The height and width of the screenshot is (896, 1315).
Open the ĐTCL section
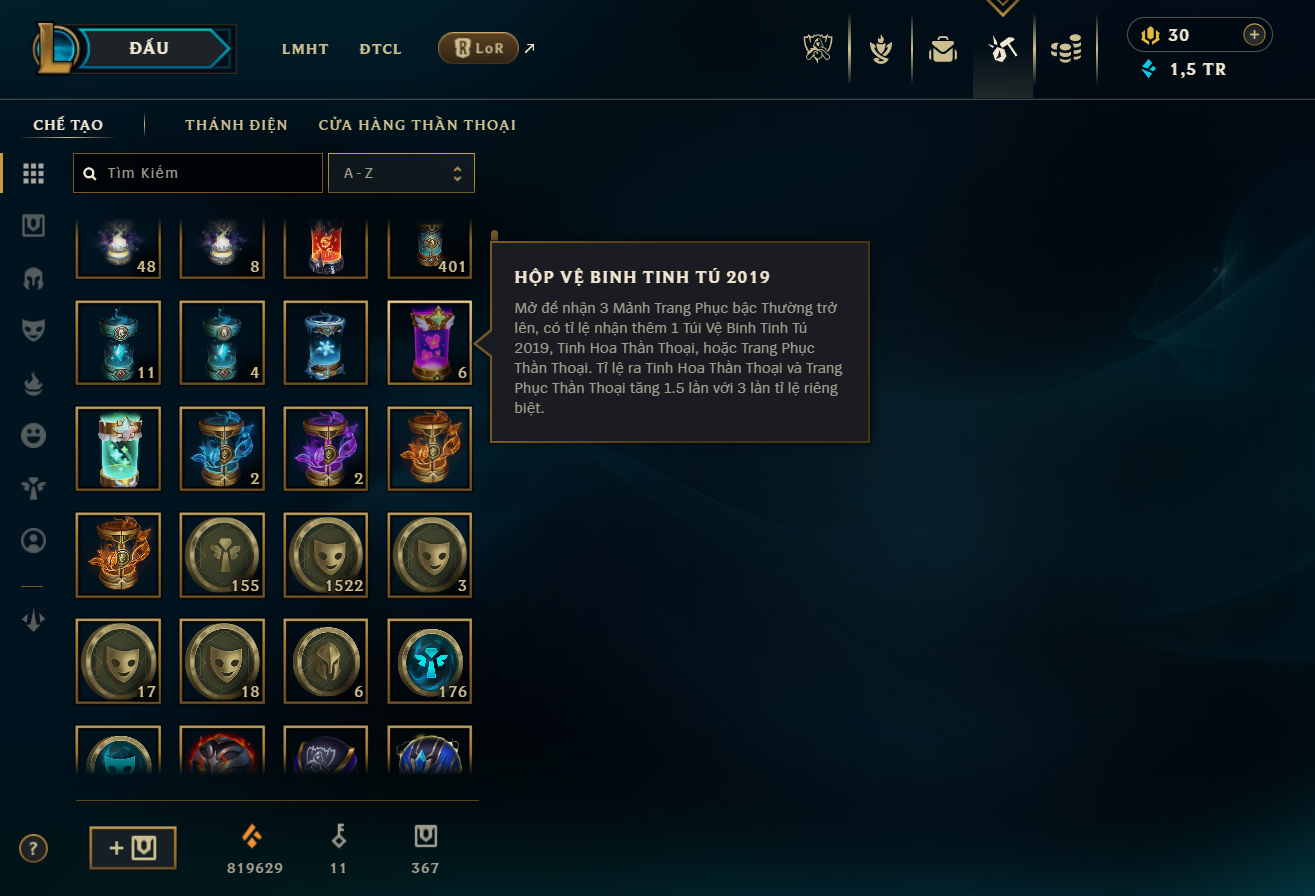(x=380, y=49)
